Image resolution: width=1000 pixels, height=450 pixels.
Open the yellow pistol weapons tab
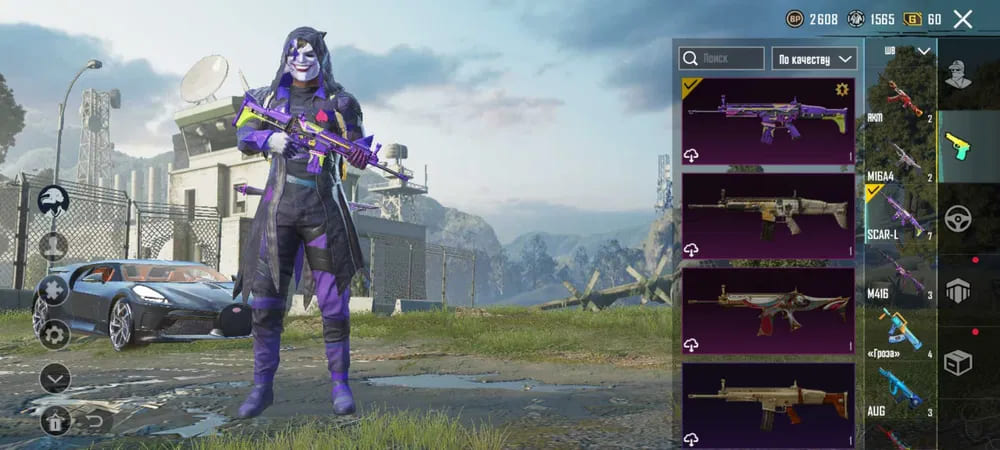coord(958,145)
